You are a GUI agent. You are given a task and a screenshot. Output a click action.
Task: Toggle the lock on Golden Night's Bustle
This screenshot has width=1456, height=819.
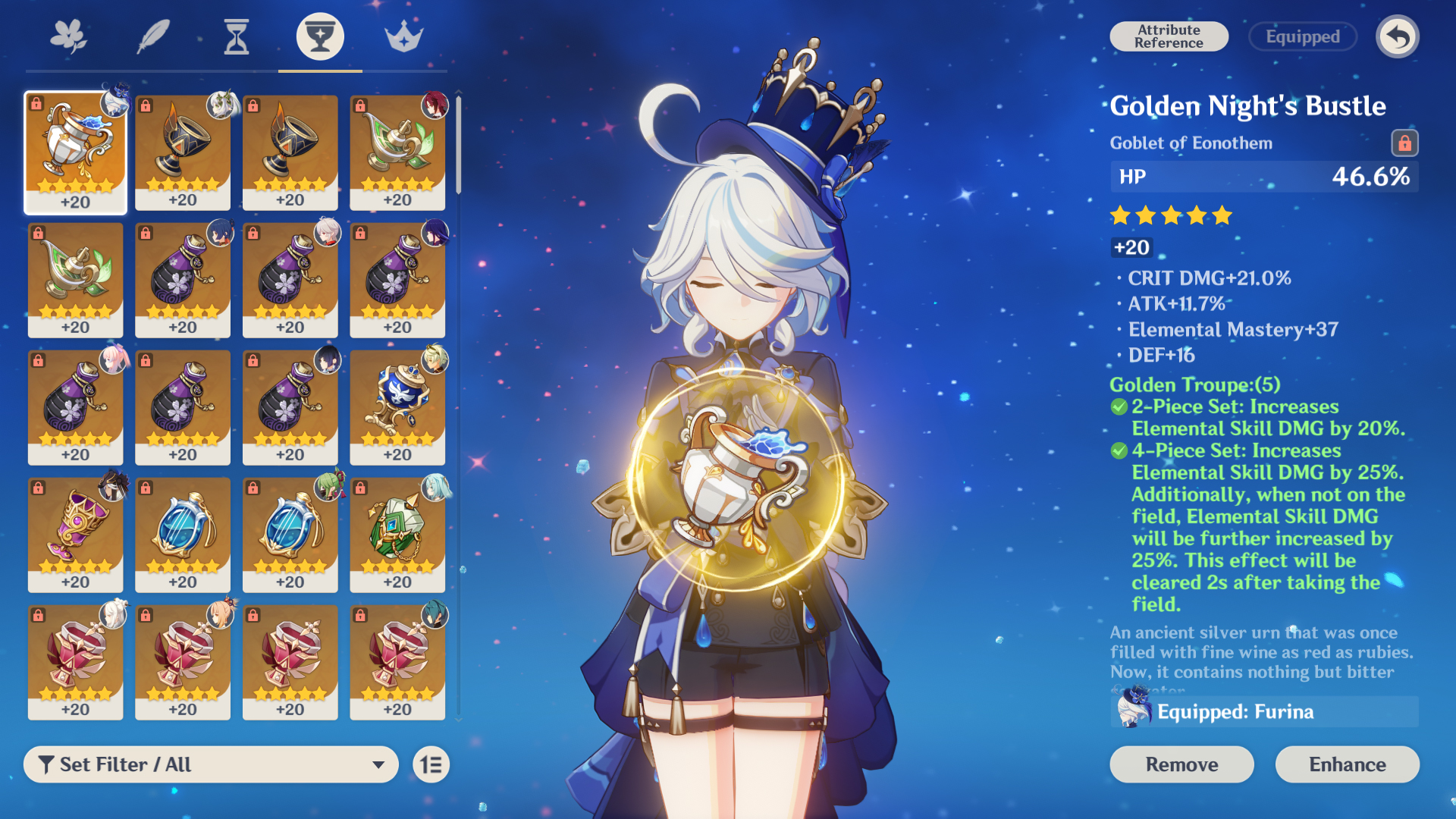1404,143
